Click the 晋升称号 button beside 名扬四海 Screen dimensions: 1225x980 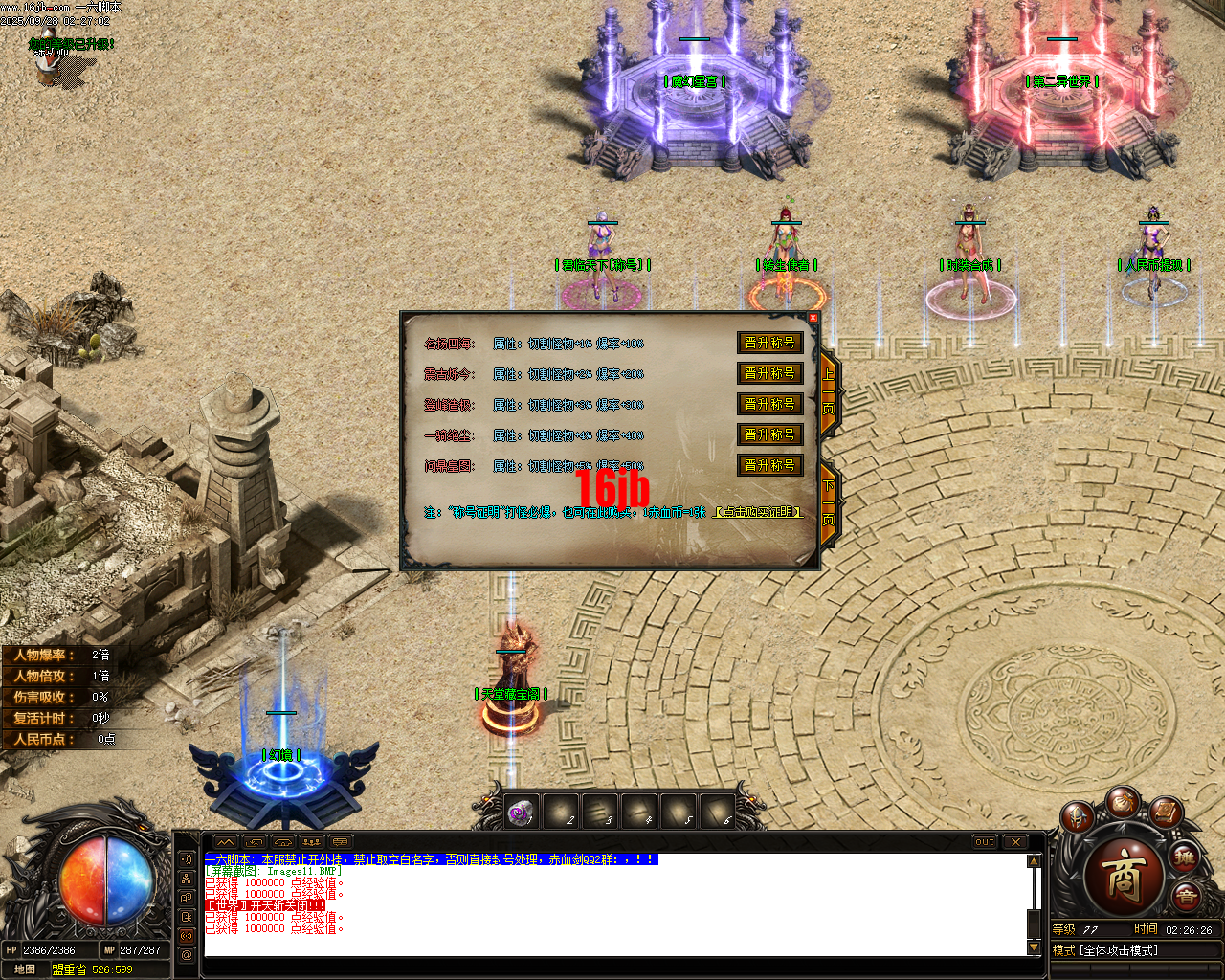pos(770,343)
